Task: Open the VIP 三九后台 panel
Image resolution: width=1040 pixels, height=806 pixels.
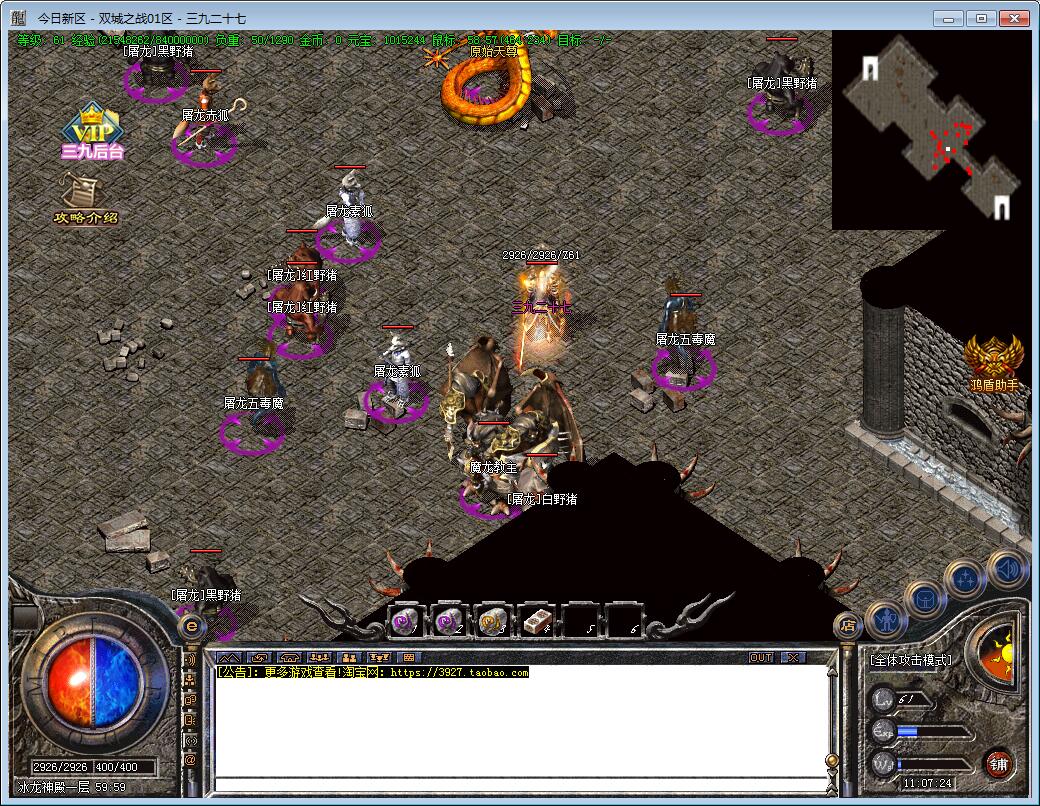Action: click(91, 132)
